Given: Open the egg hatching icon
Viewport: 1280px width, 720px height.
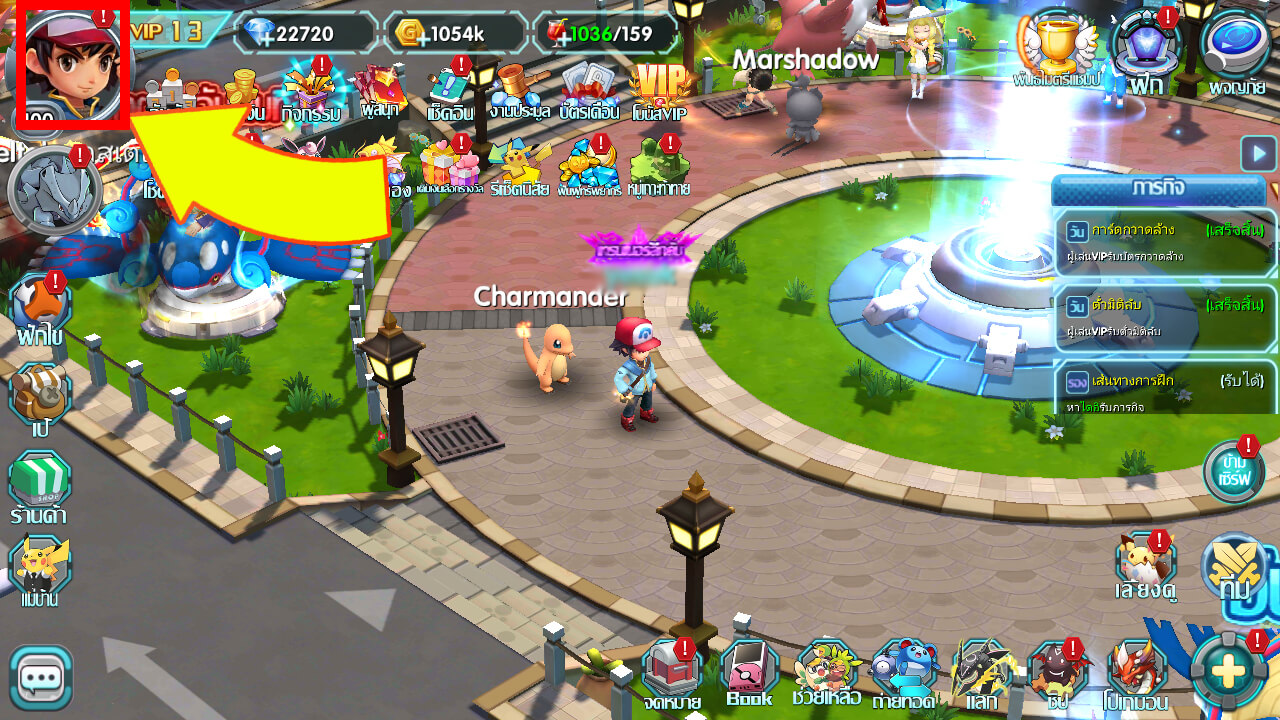Looking at the screenshot, I should tap(40, 306).
